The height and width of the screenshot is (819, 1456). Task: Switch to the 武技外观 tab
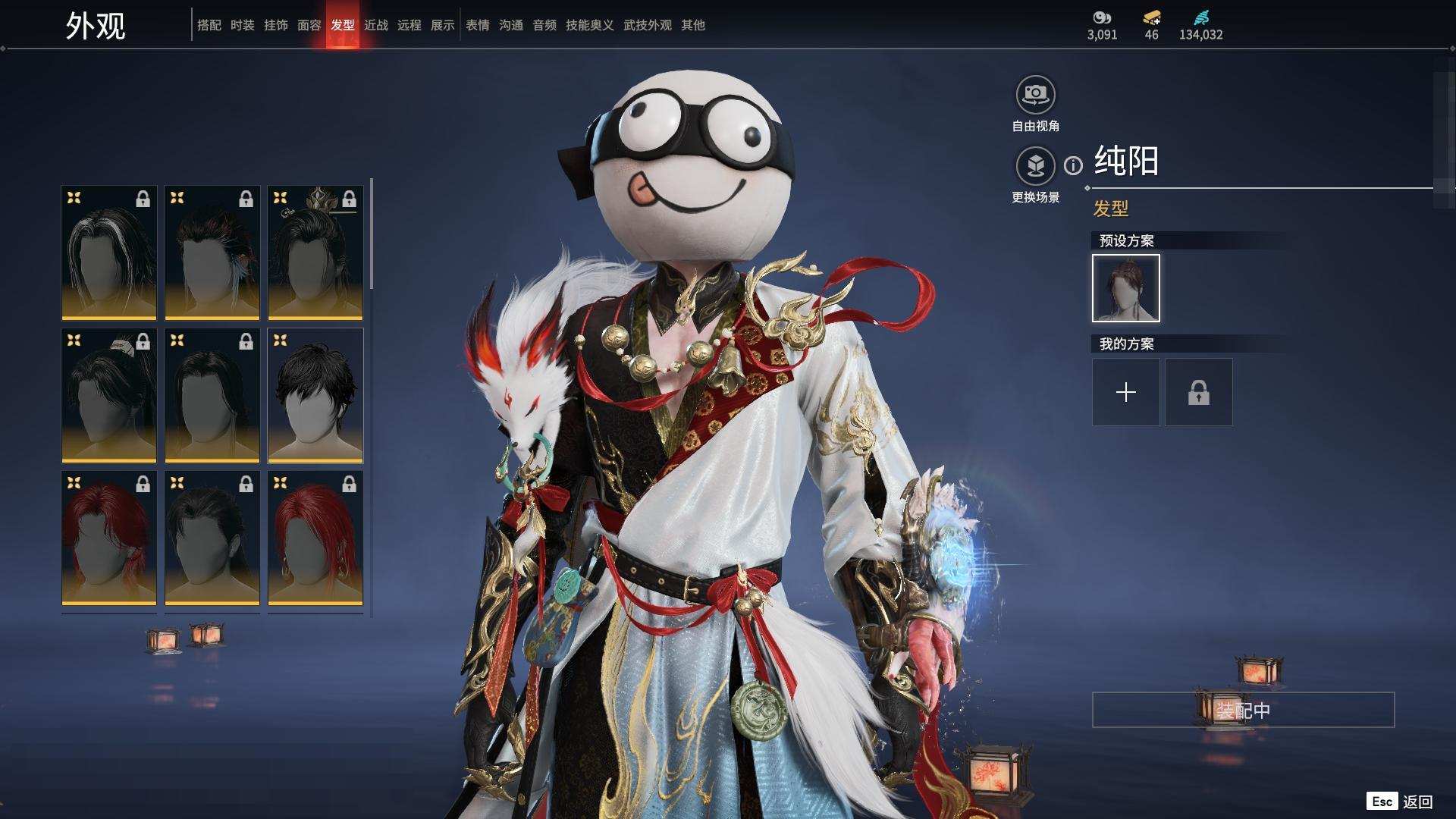click(x=647, y=25)
